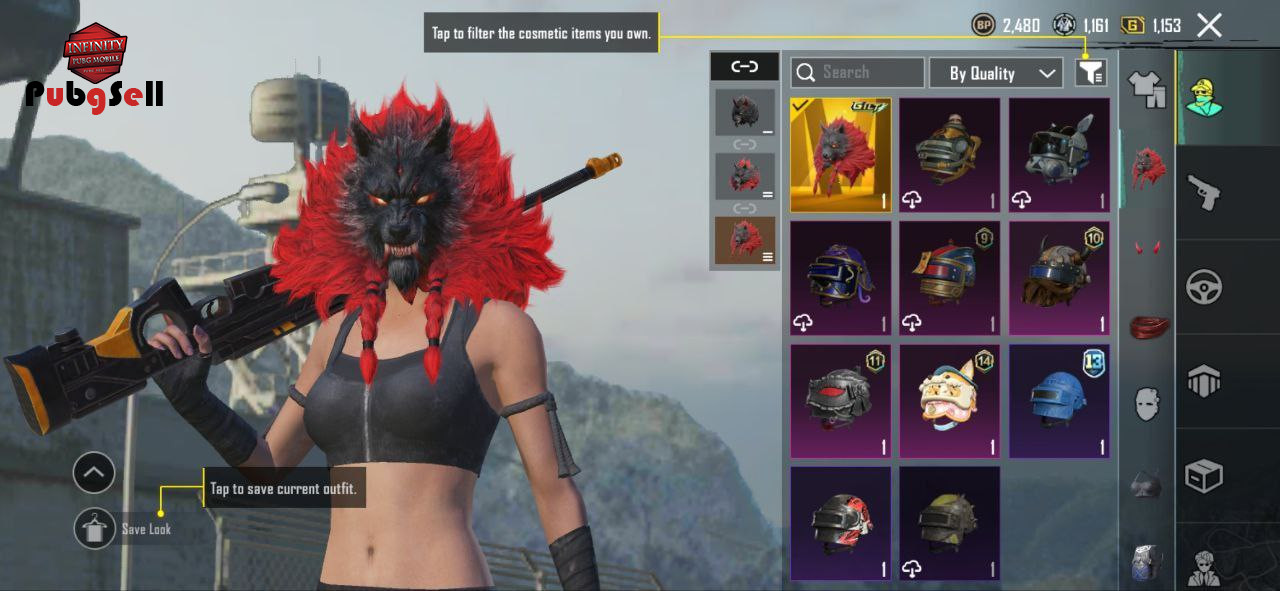Select the bottom wolf headgear style variant
The image size is (1280, 591).
[x=745, y=240]
